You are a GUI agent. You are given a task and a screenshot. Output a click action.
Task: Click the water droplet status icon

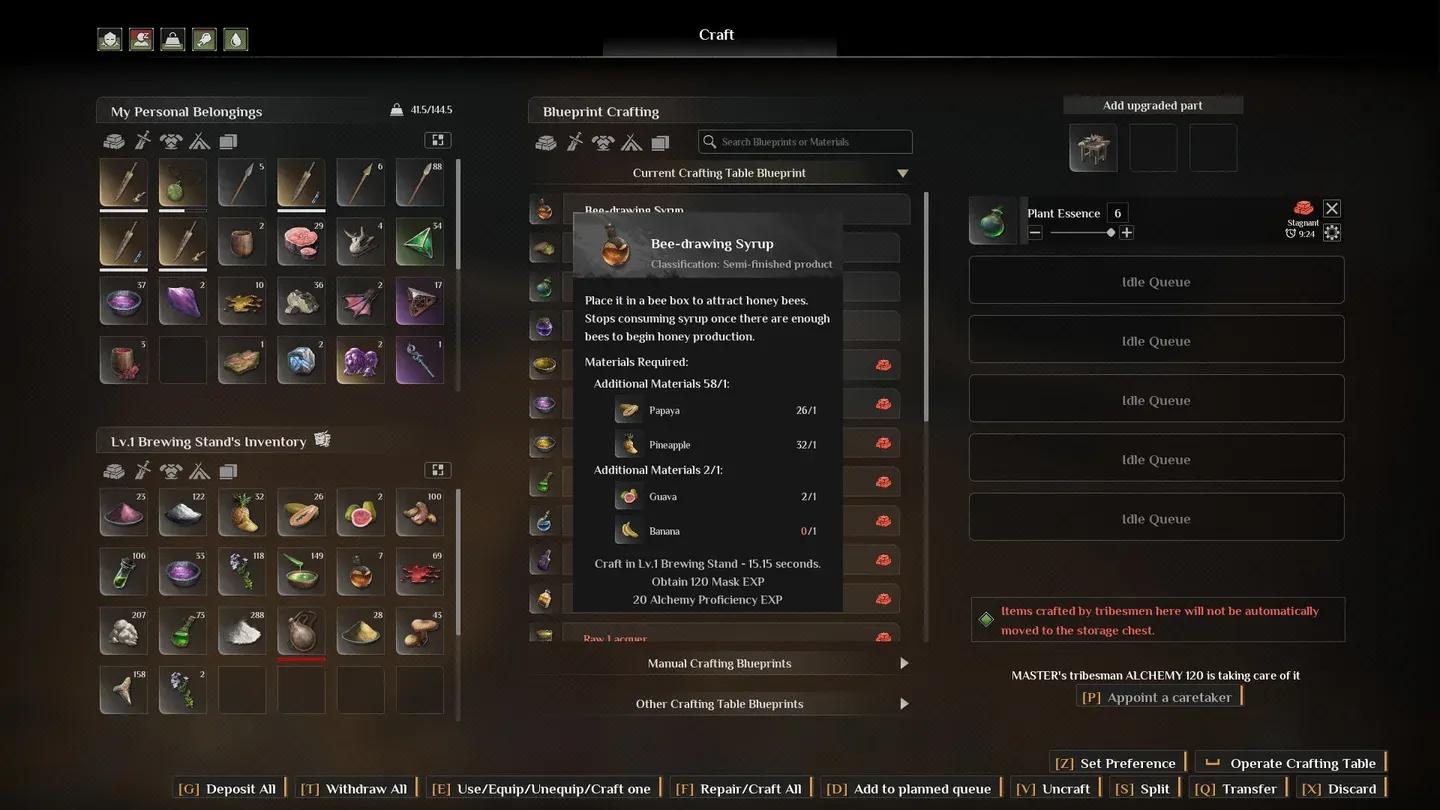click(x=236, y=39)
